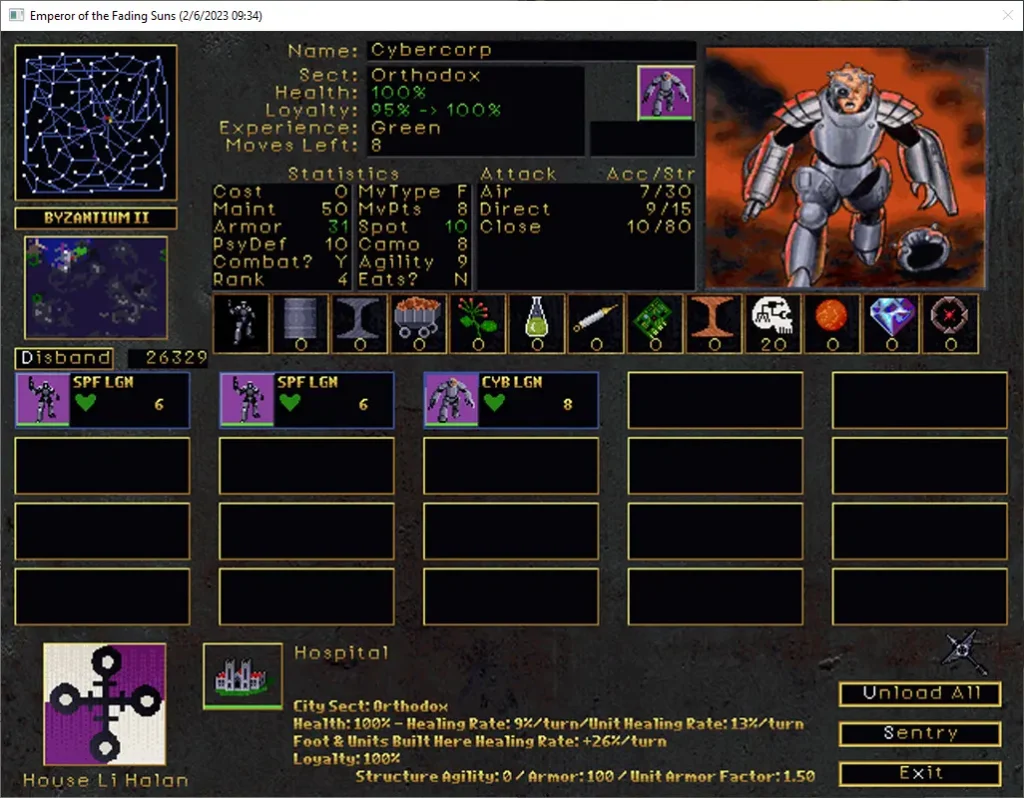Viewport: 1024px width, 798px height.
Task: Open the galaxy star map thumbnail
Action: (x=96, y=122)
